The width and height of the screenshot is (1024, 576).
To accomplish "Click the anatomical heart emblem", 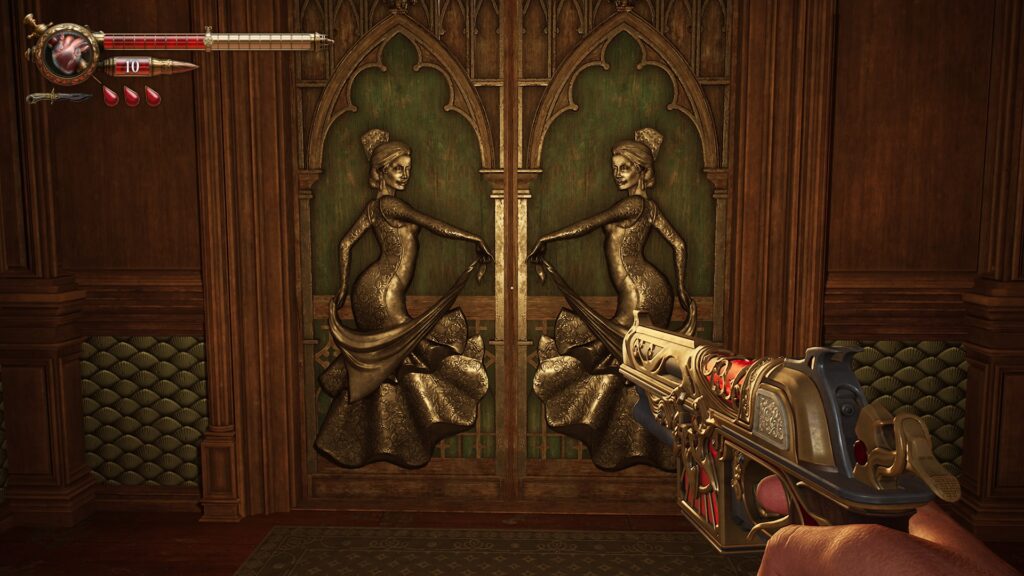I will click(x=69, y=51).
